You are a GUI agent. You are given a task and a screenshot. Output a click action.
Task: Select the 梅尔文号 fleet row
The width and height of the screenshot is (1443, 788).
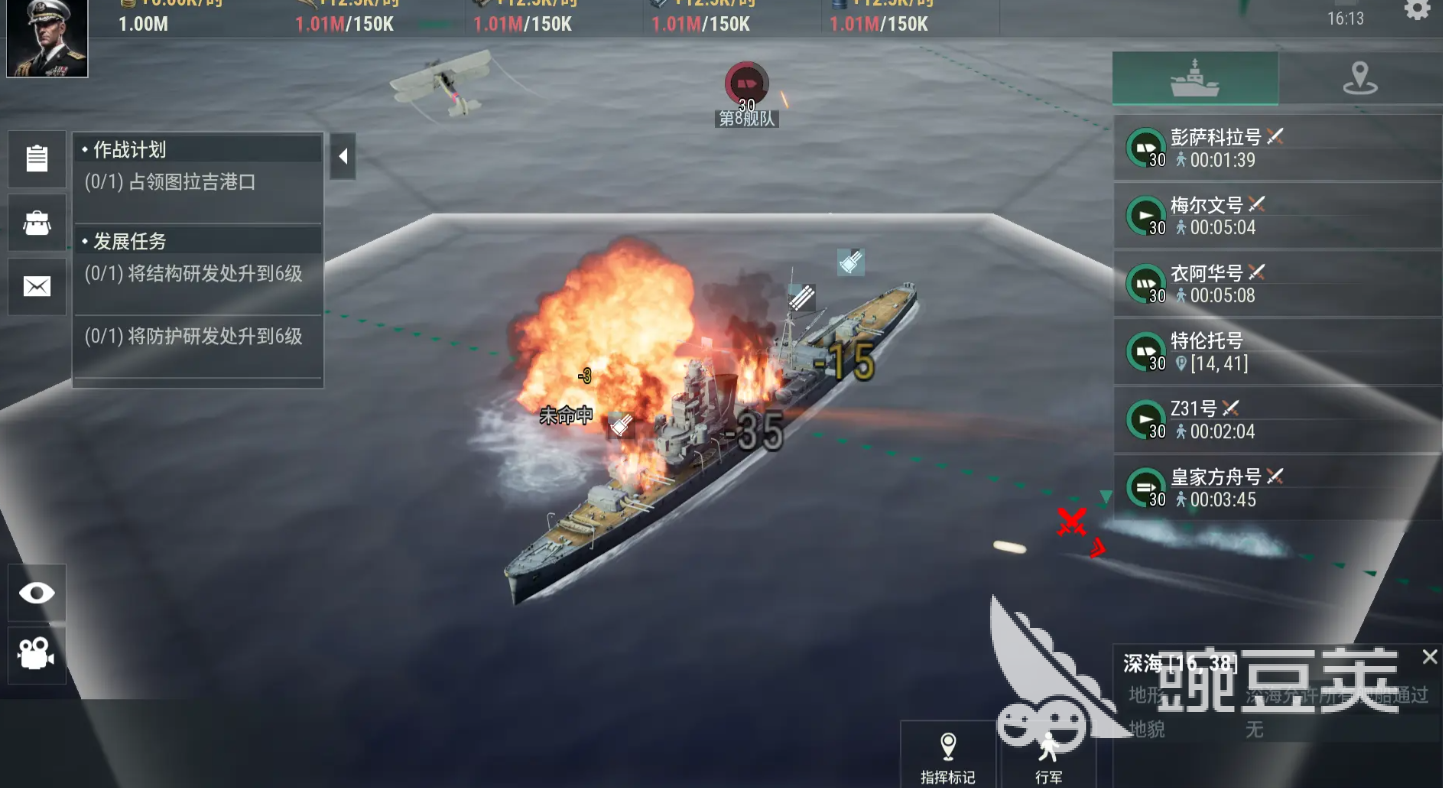pyautogui.click(x=1277, y=216)
